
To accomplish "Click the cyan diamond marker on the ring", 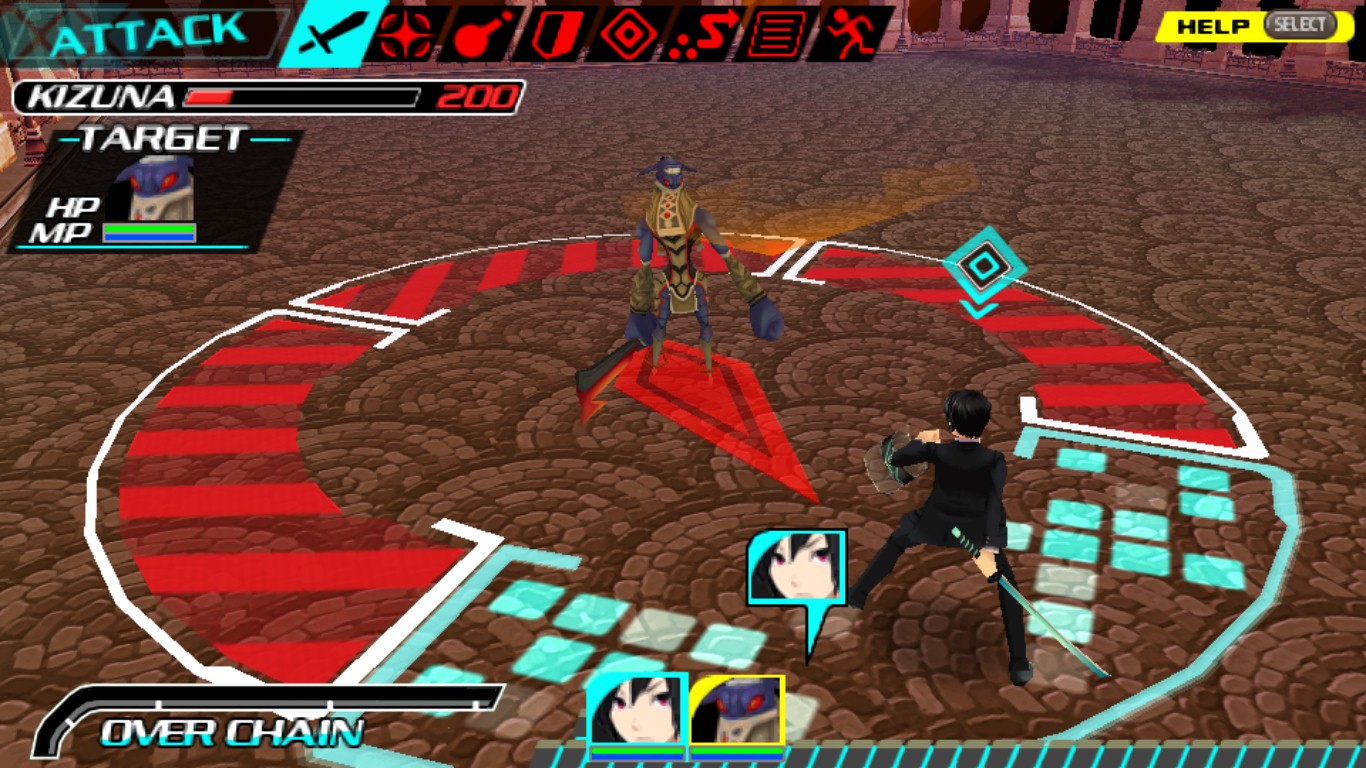I will [x=984, y=267].
